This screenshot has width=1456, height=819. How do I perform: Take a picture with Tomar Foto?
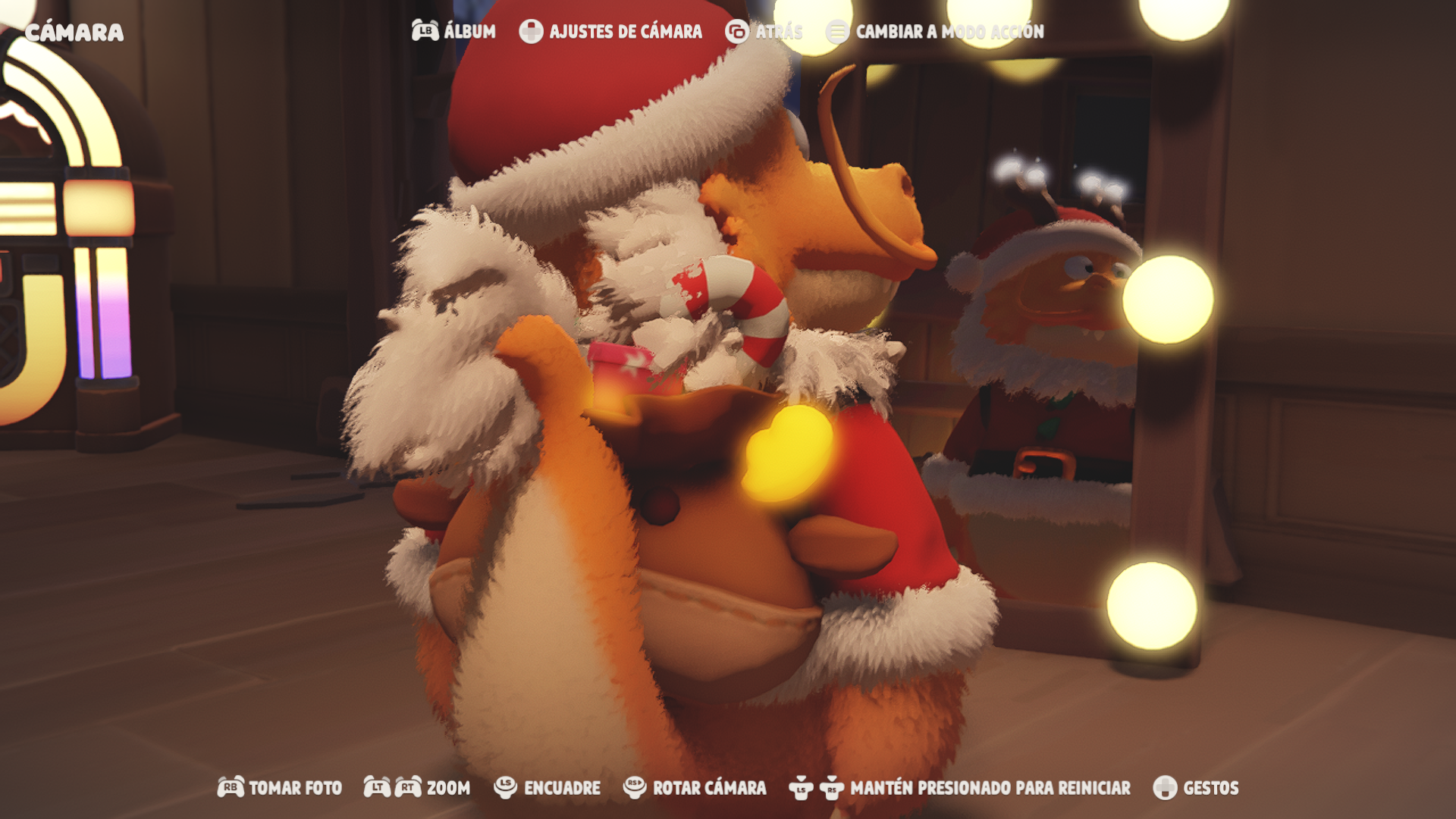[x=280, y=788]
